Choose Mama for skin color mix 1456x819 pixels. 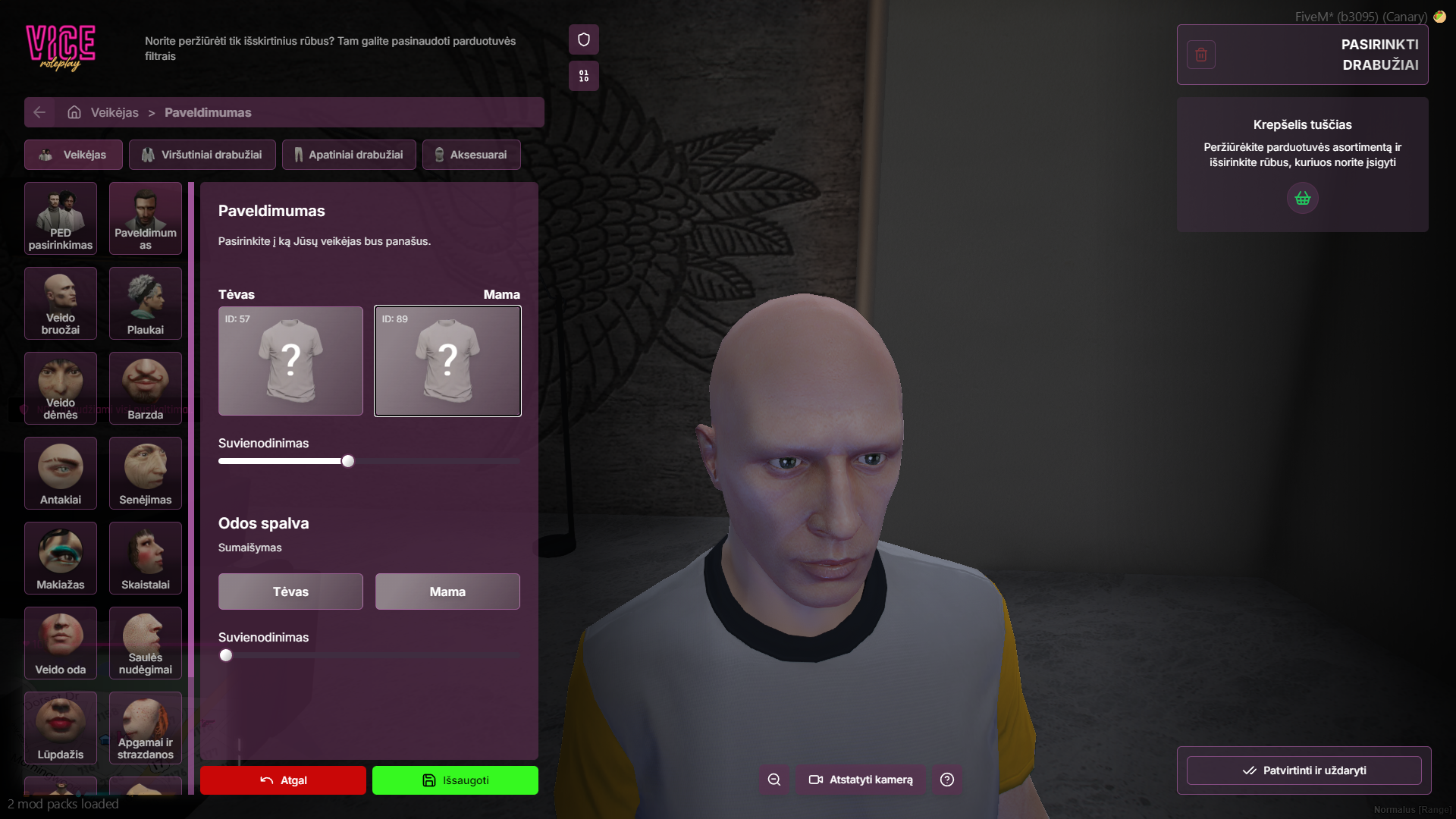[x=447, y=591]
